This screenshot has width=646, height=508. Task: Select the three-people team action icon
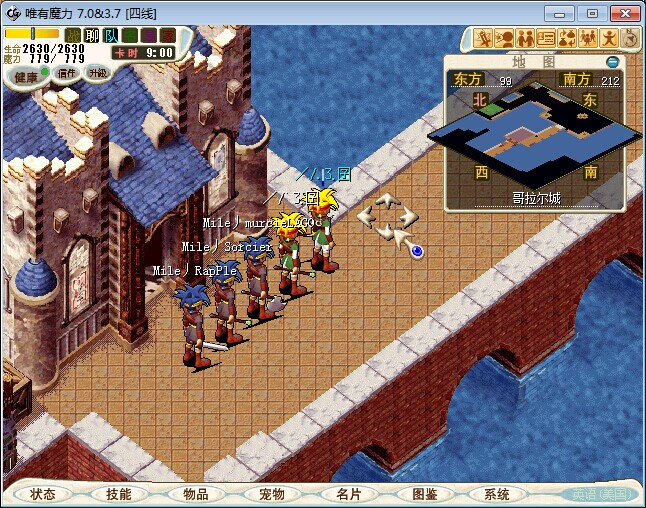point(588,39)
